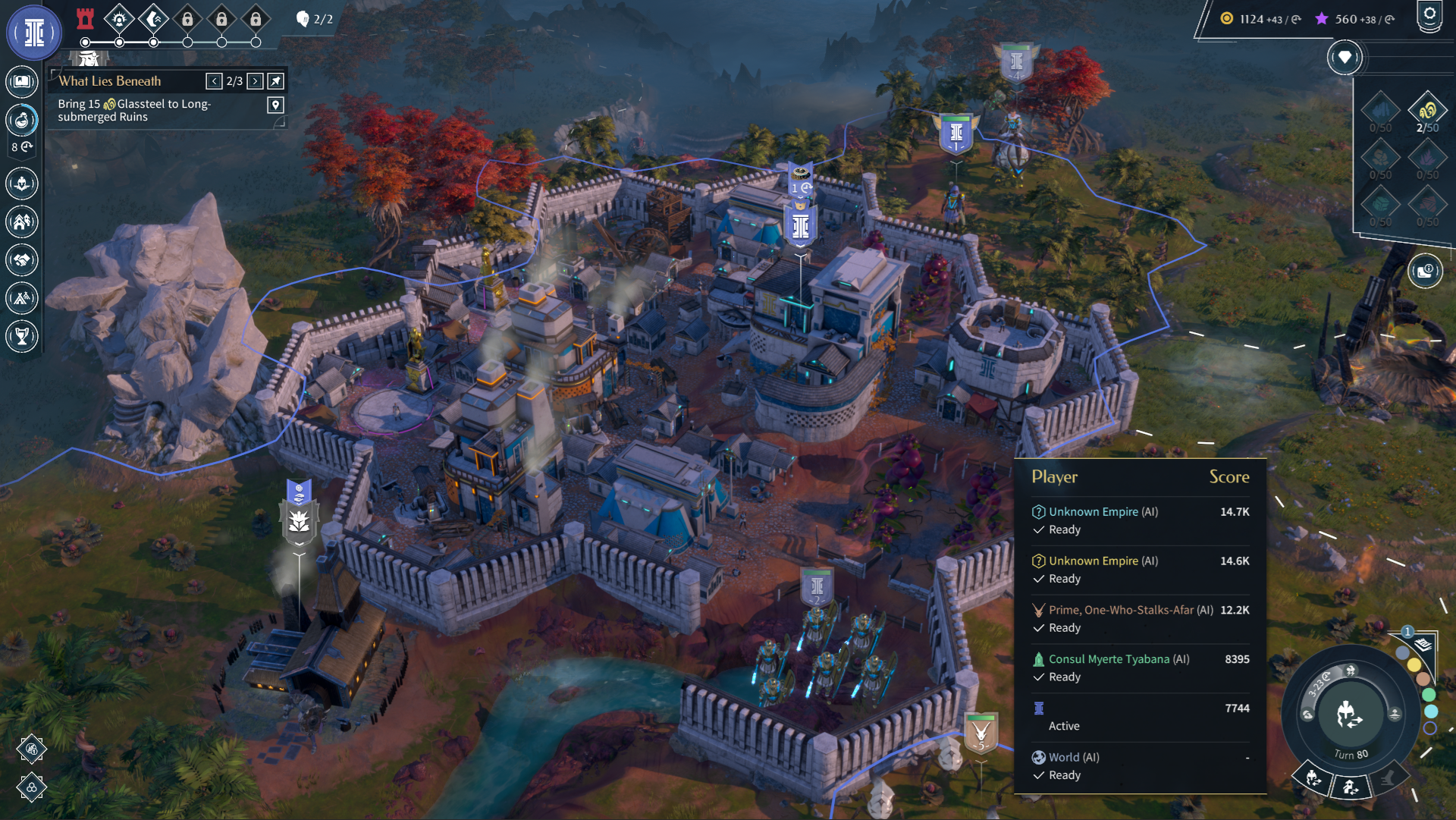The height and width of the screenshot is (820, 1456).
Task: Toggle the gem resources panel
Action: pyautogui.click(x=1345, y=58)
